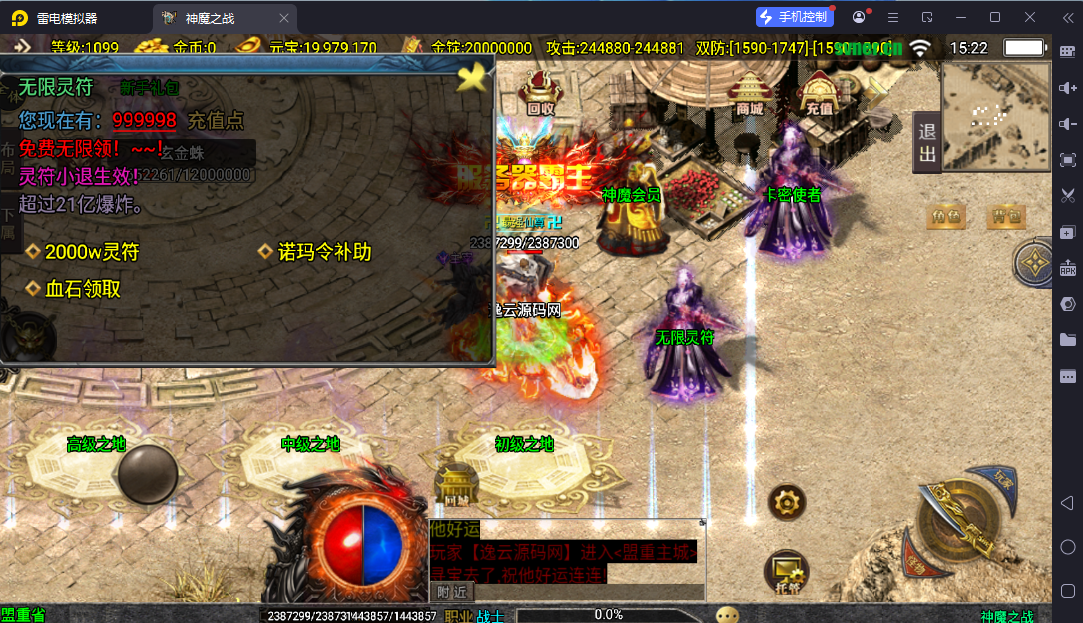1083x623 pixels.
Task: Click the 退出 exit button
Action: coord(927,143)
